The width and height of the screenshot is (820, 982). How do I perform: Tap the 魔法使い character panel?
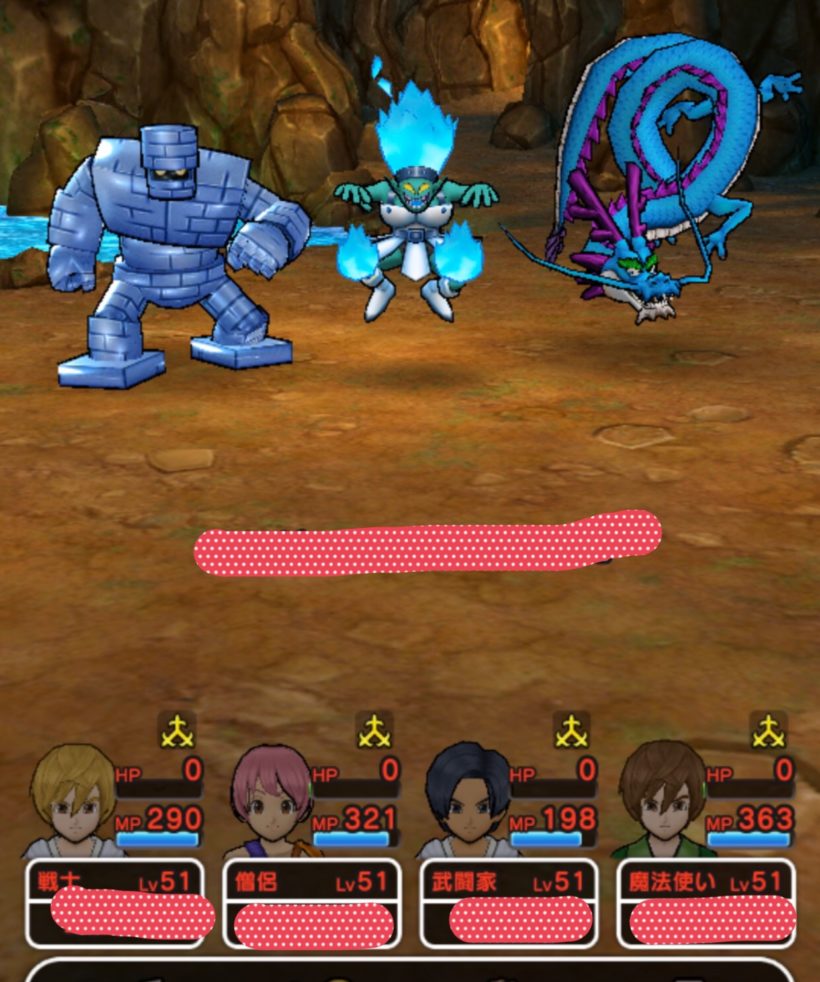click(705, 902)
